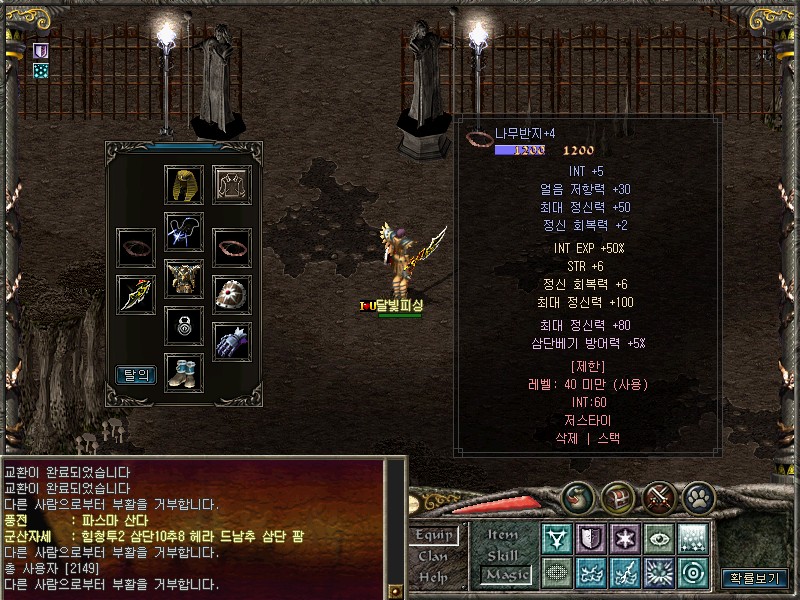Open the treasure chest round button
Viewport: 800px width, 600px height.
point(616,497)
